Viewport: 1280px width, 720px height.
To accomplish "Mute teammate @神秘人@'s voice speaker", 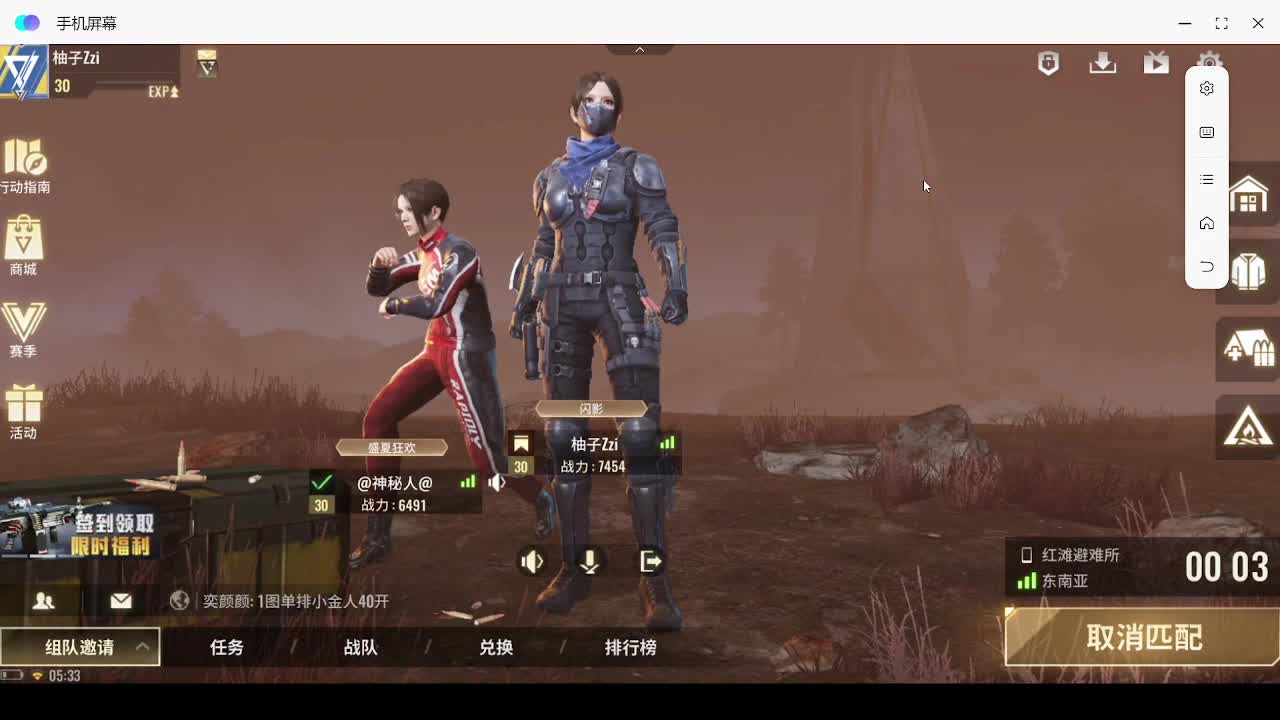I will click(x=497, y=482).
